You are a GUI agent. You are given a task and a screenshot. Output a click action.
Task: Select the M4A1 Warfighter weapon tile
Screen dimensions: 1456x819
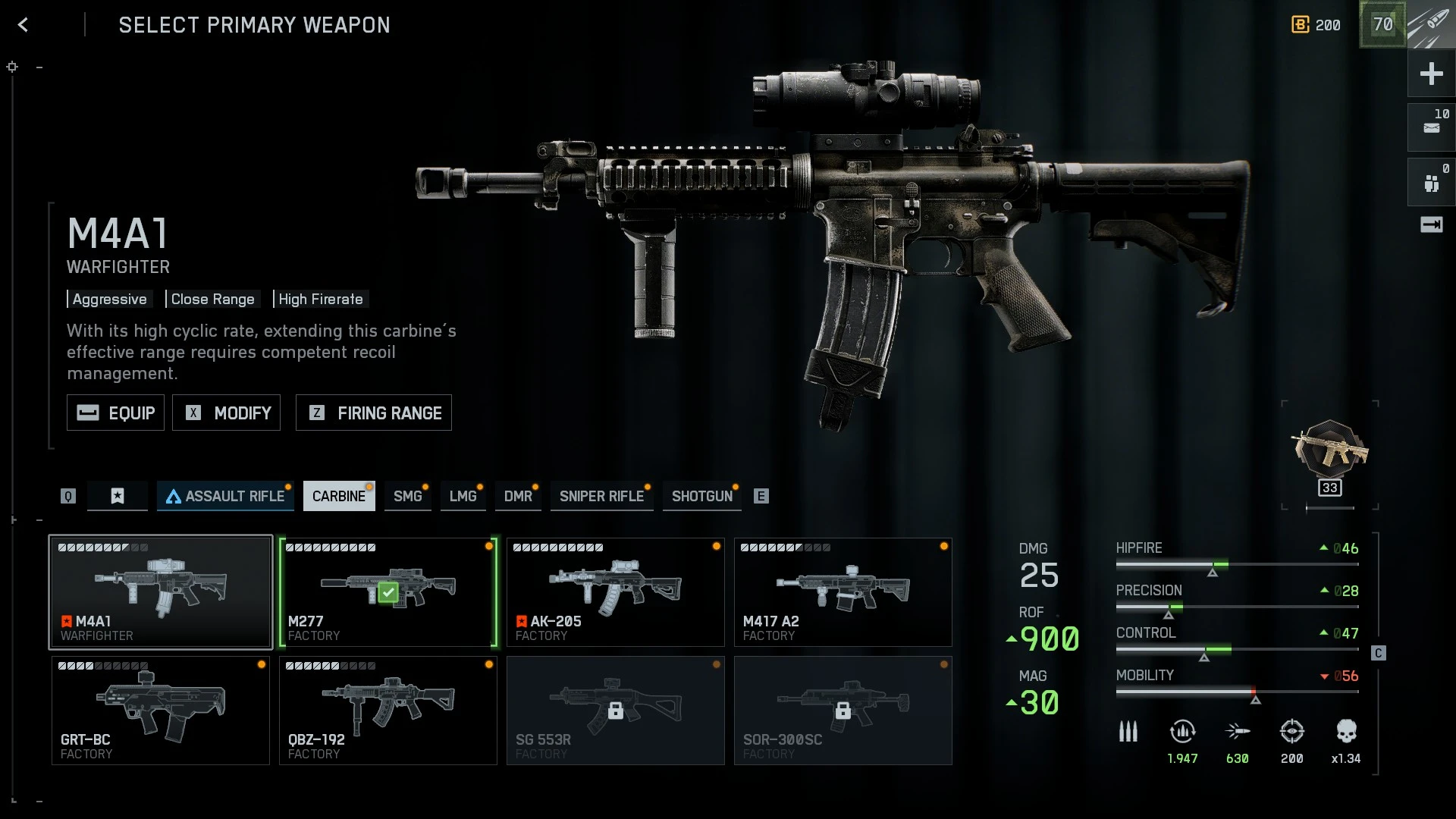coord(161,592)
